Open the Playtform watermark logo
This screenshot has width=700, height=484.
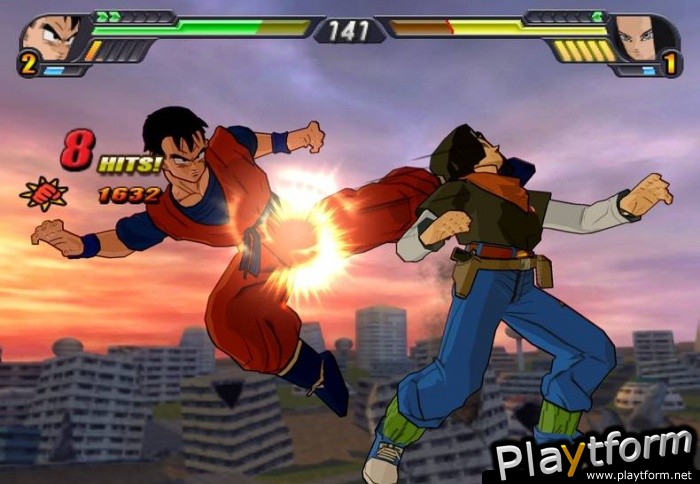[594, 455]
